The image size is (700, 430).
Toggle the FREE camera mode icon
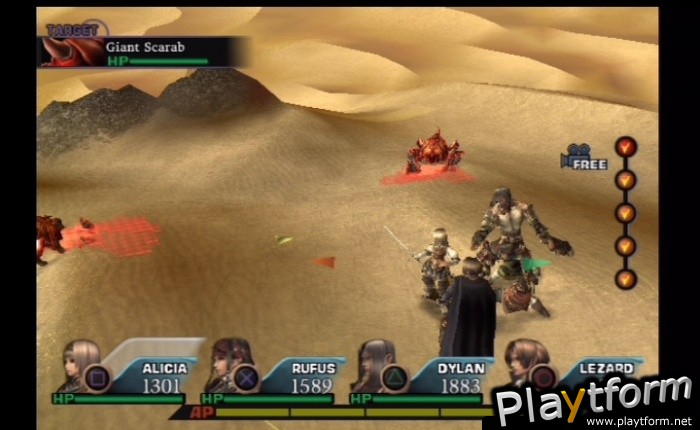[x=584, y=158]
